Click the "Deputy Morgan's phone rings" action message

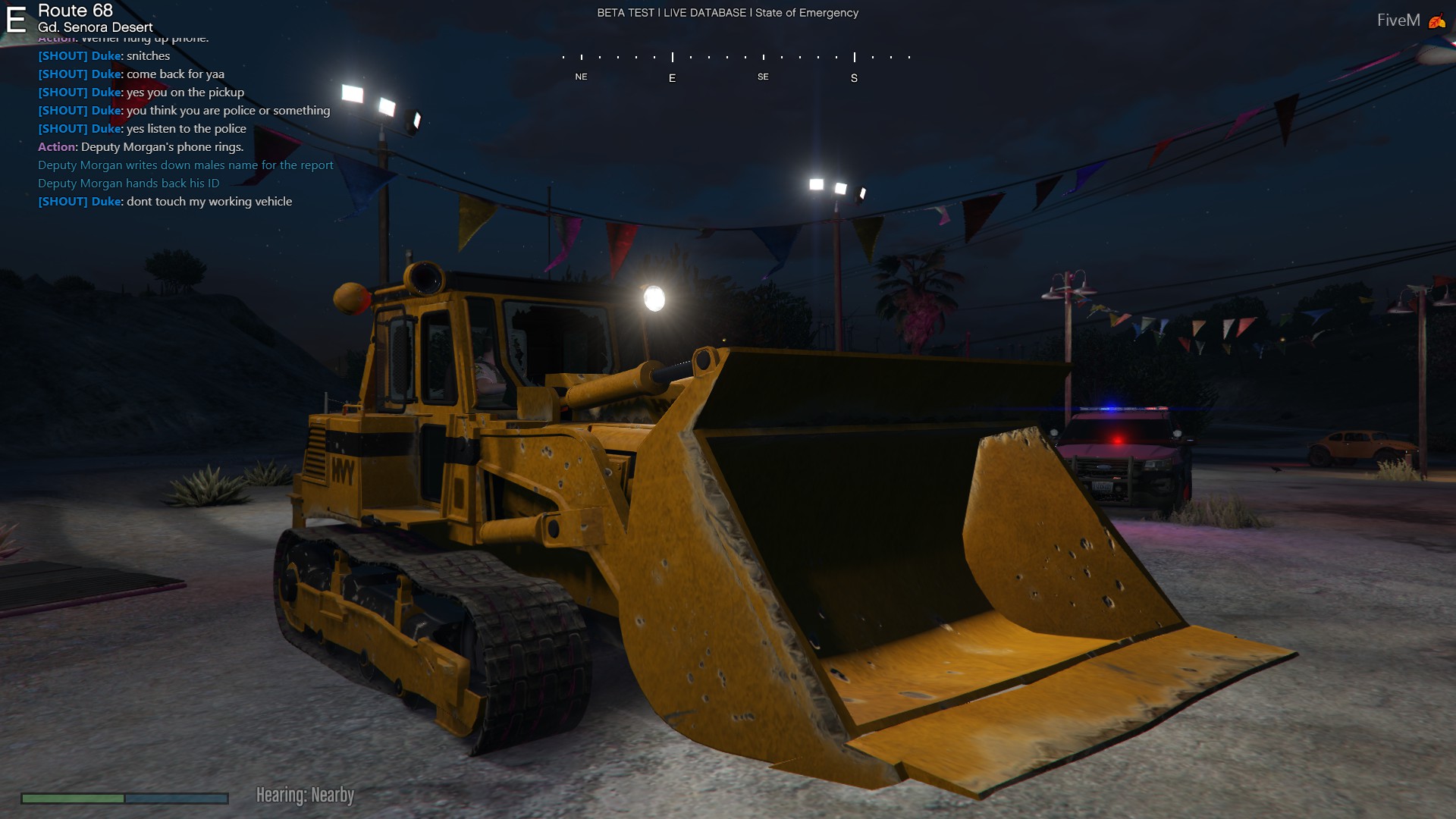coord(141,147)
